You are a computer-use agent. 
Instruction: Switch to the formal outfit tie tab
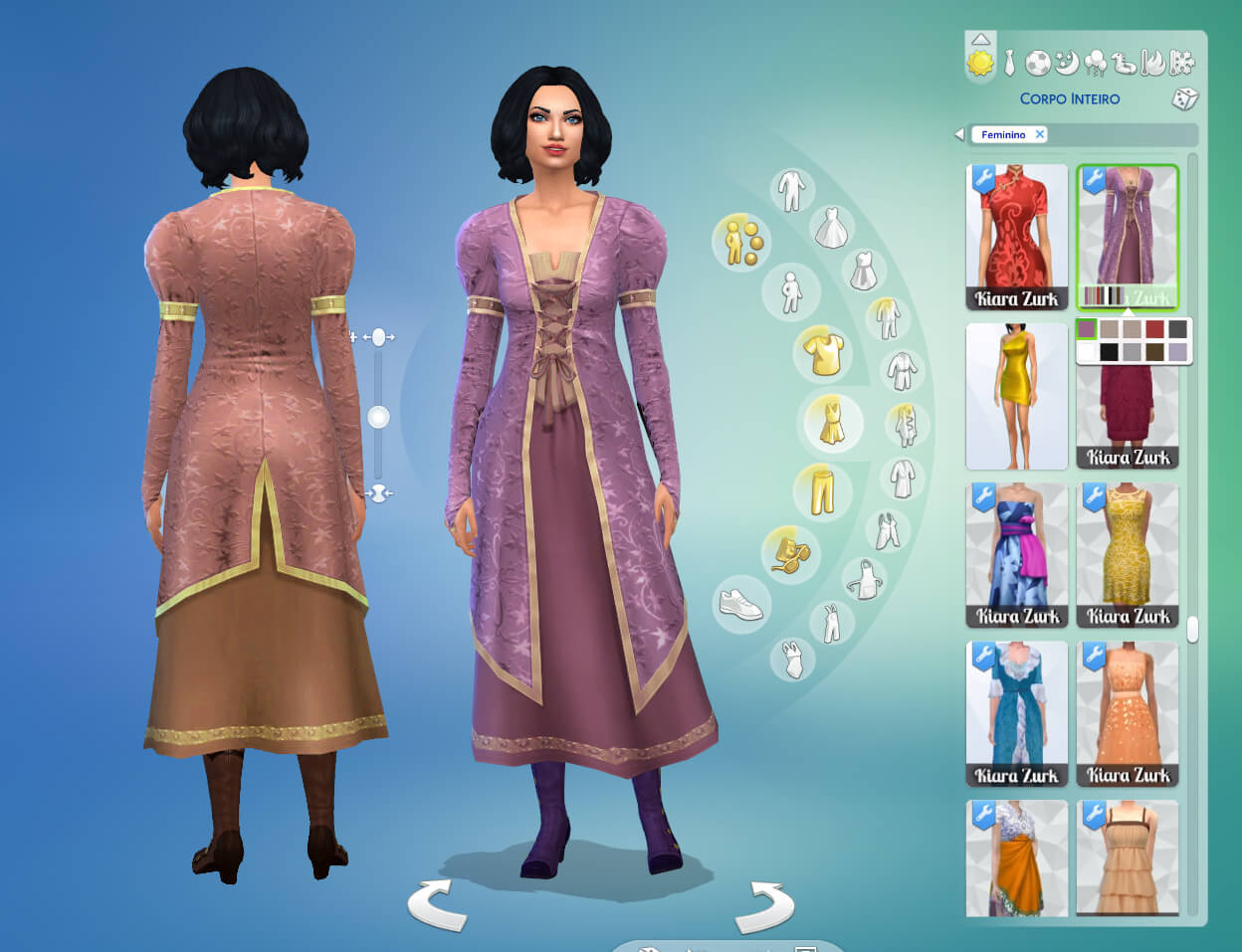tap(1009, 64)
